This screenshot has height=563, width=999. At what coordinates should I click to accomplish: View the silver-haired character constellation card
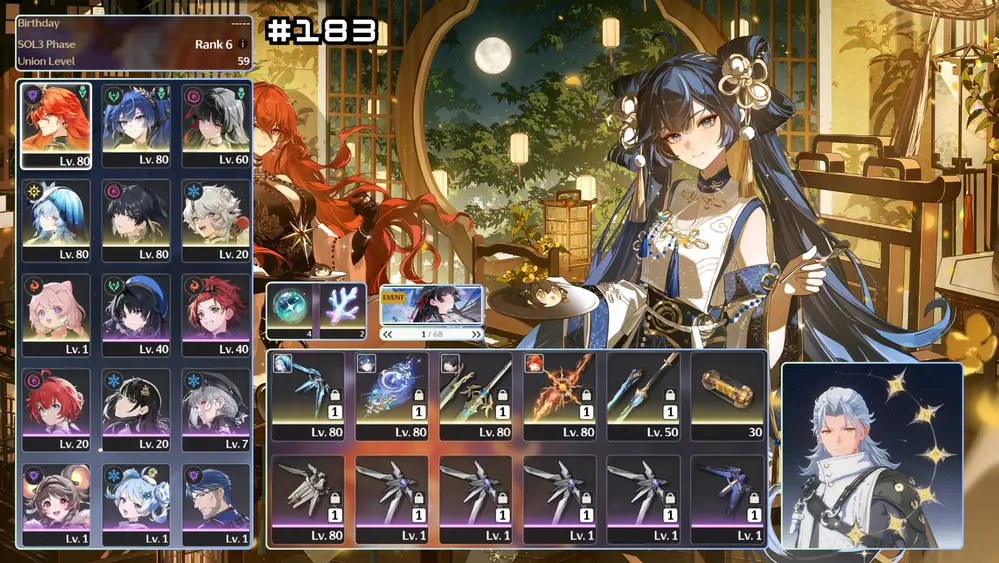coord(871,456)
